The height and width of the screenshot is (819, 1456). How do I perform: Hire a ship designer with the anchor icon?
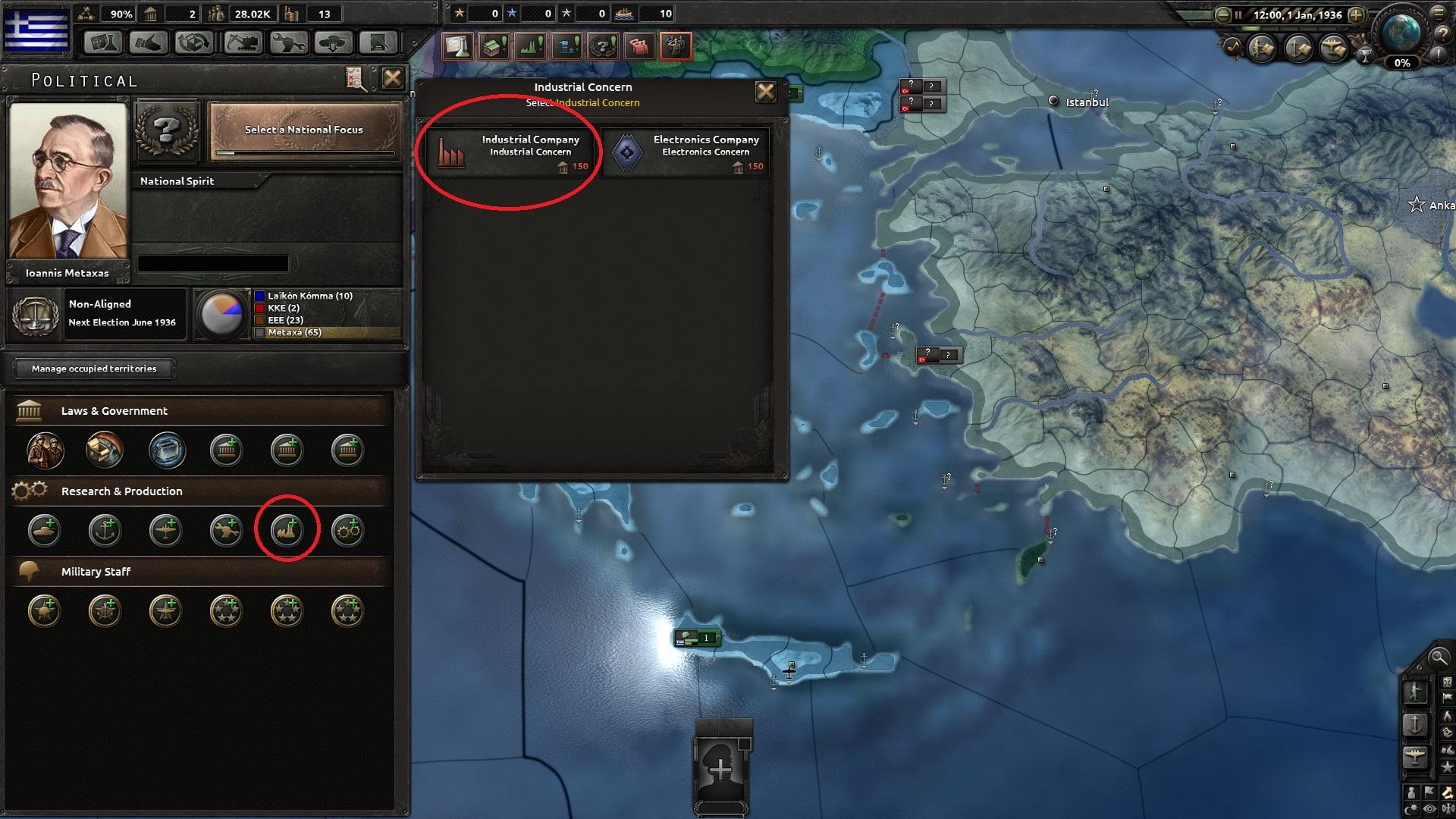pyautogui.click(x=105, y=531)
